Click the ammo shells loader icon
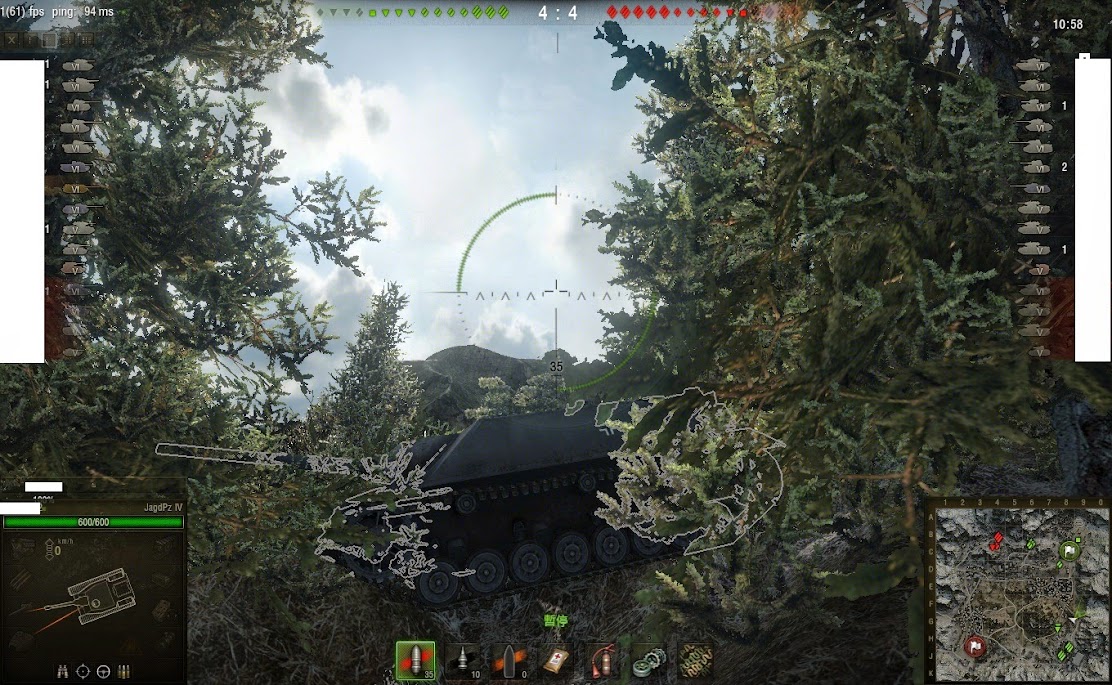 point(124,670)
